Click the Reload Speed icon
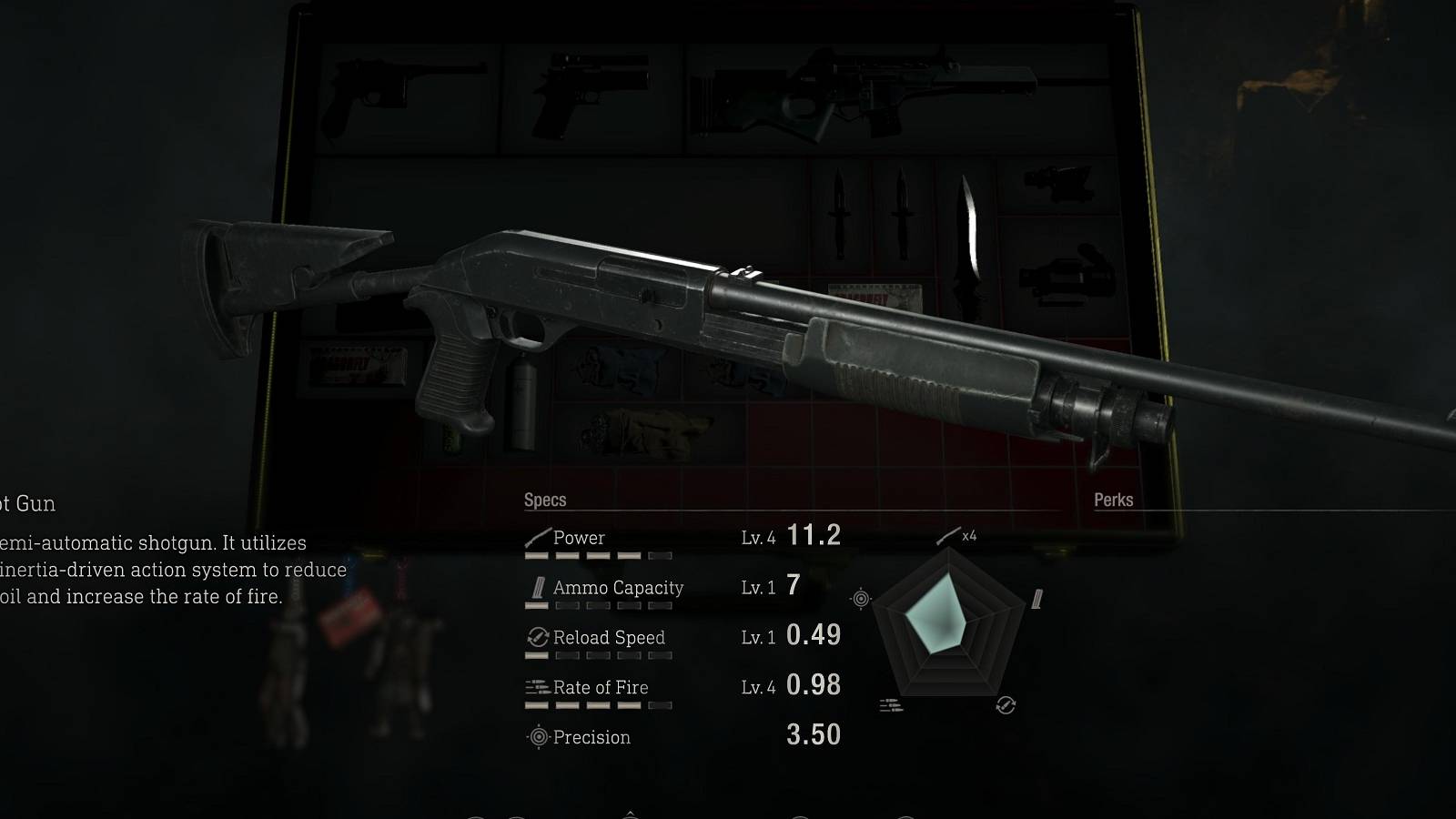The width and height of the screenshot is (1456, 819). (x=537, y=638)
